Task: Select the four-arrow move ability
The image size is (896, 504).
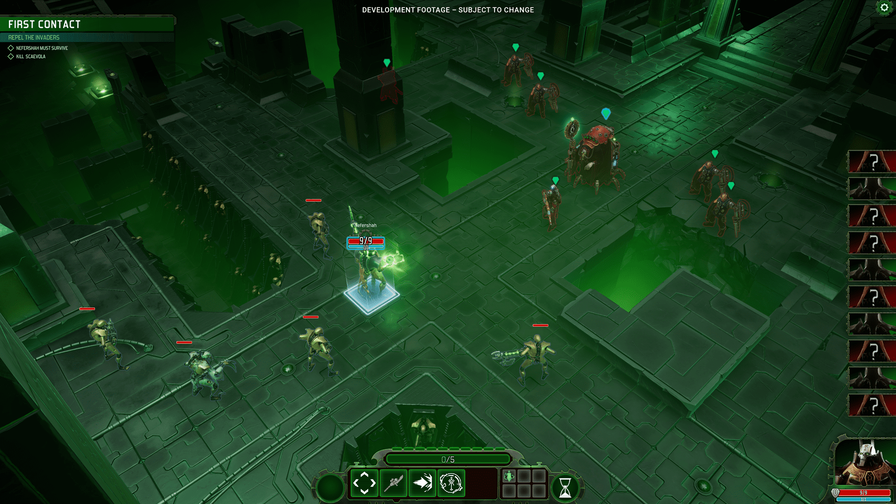Action: point(364,484)
